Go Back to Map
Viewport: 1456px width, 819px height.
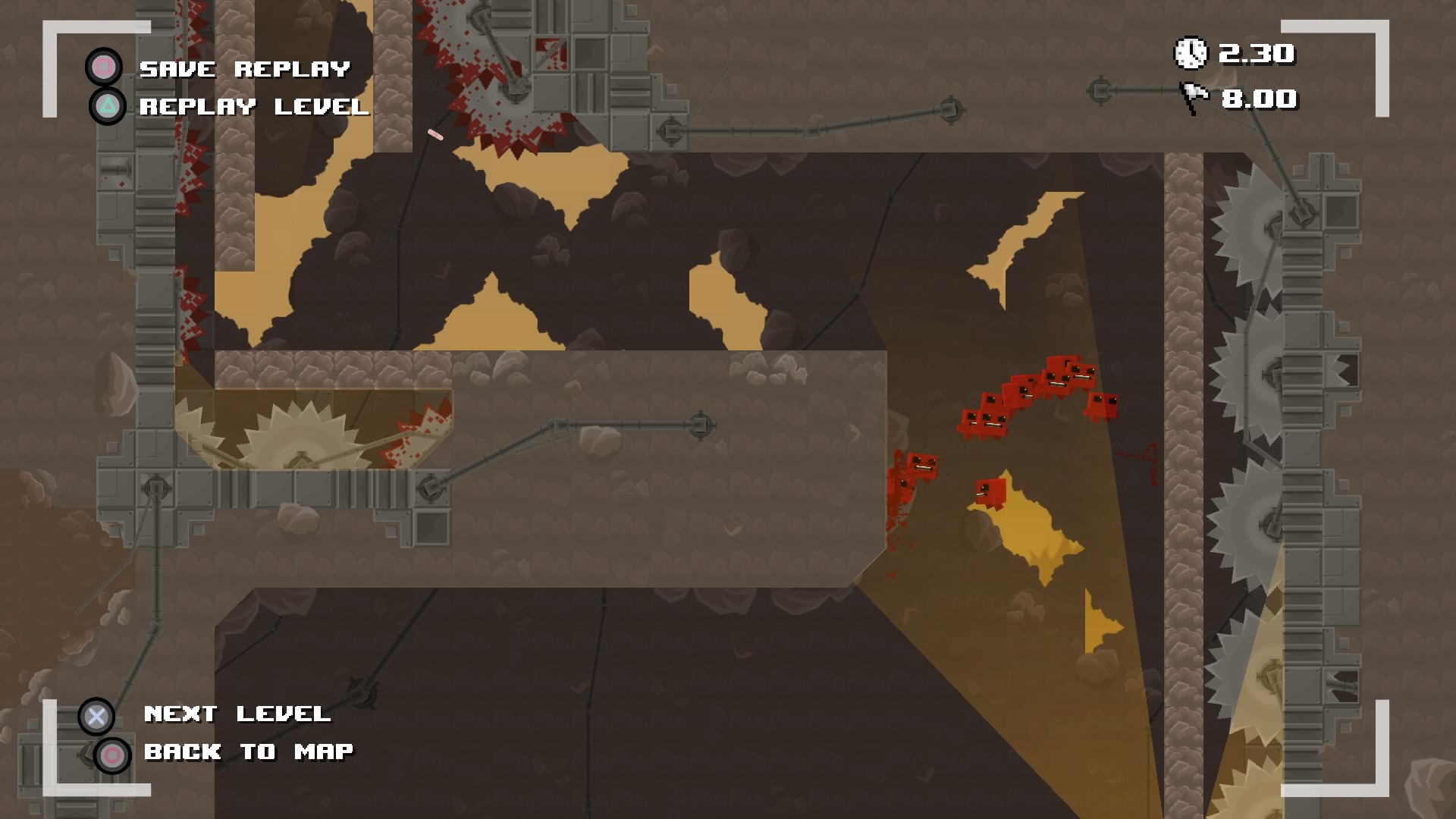pyautogui.click(x=248, y=752)
